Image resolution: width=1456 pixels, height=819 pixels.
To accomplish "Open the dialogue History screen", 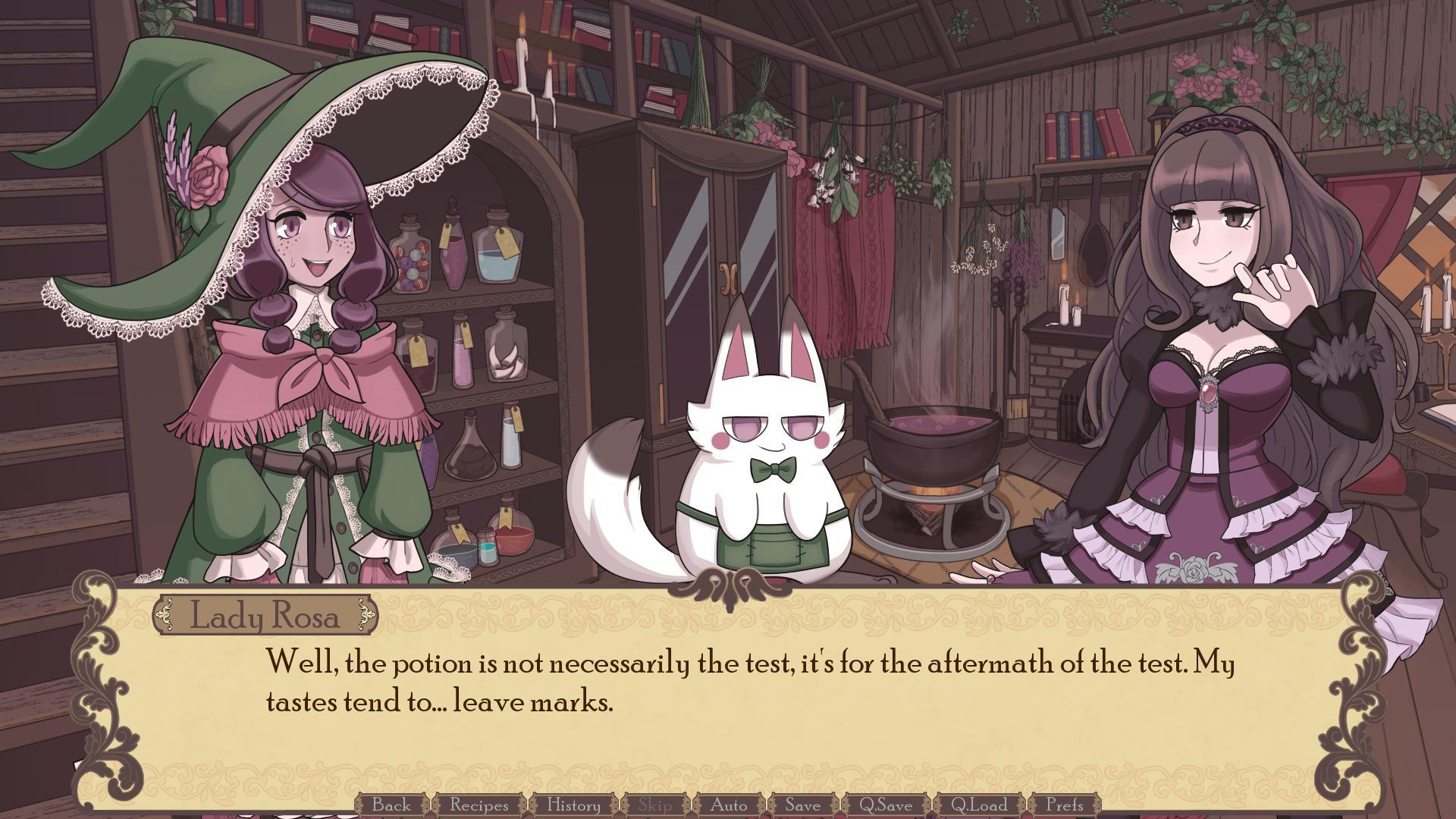I will [573, 806].
